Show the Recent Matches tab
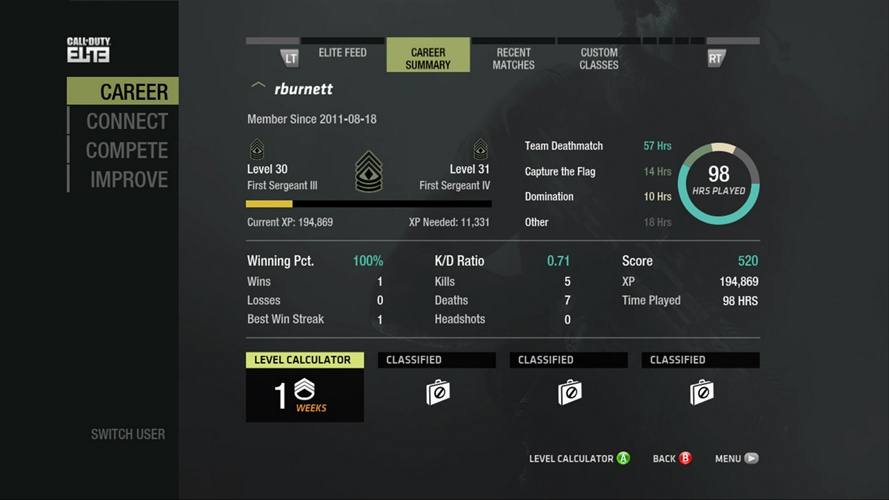The height and width of the screenshot is (500, 889). (x=513, y=59)
